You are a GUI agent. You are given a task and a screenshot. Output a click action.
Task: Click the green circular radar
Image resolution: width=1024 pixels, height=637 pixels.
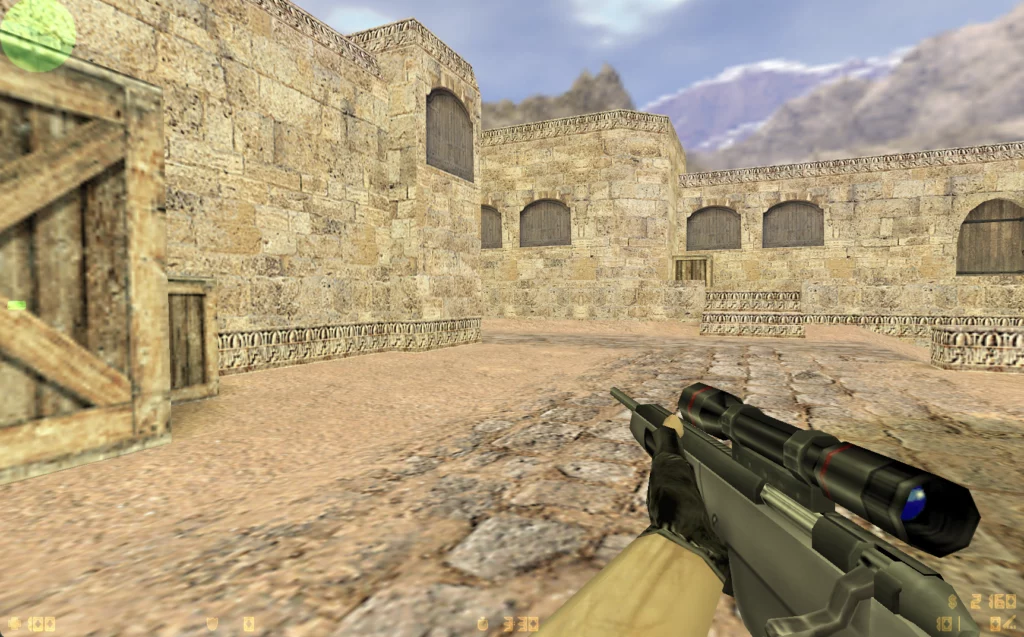click(x=38, y=35)
